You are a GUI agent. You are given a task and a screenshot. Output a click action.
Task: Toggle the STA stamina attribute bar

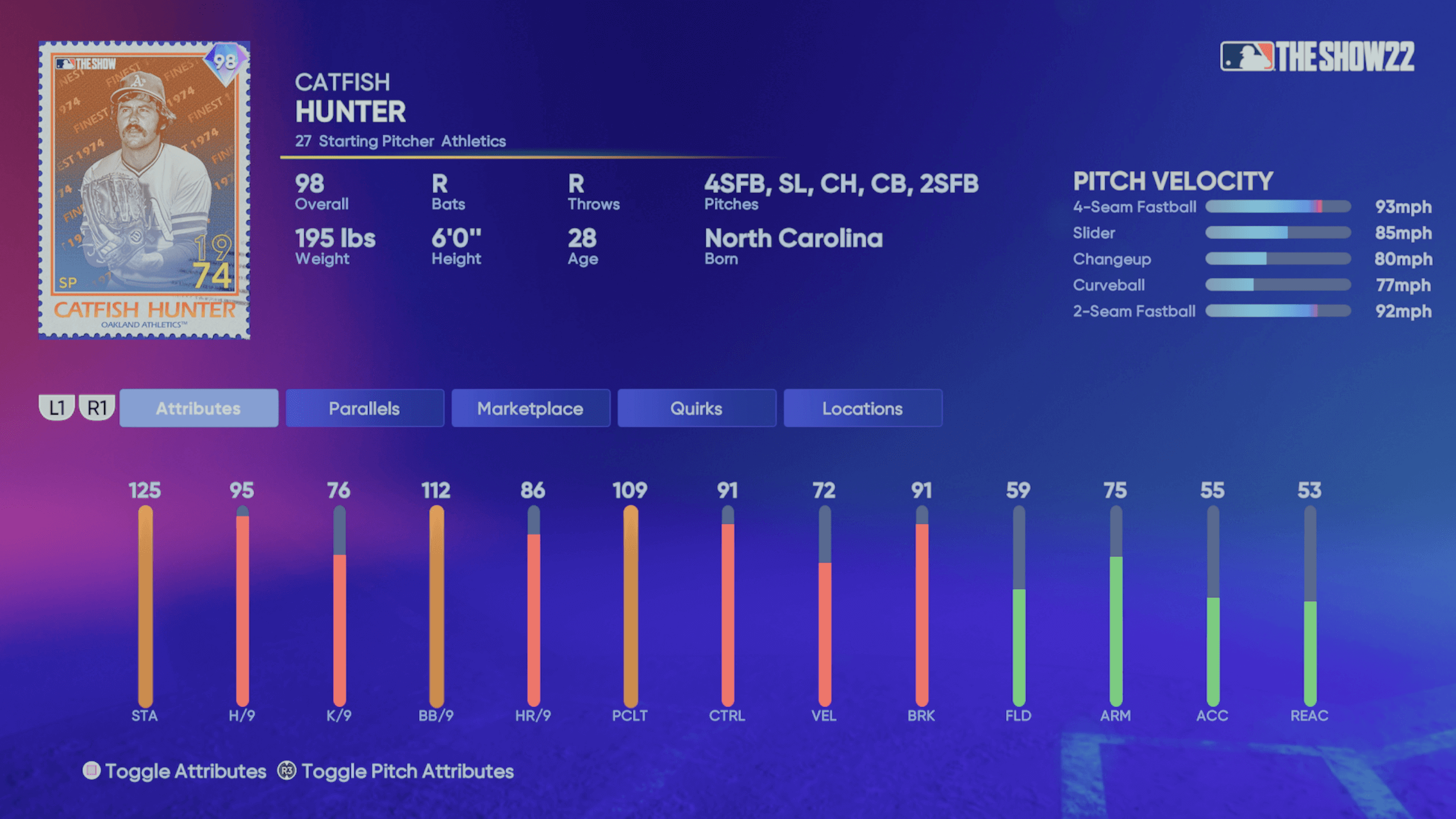(146, 603)
